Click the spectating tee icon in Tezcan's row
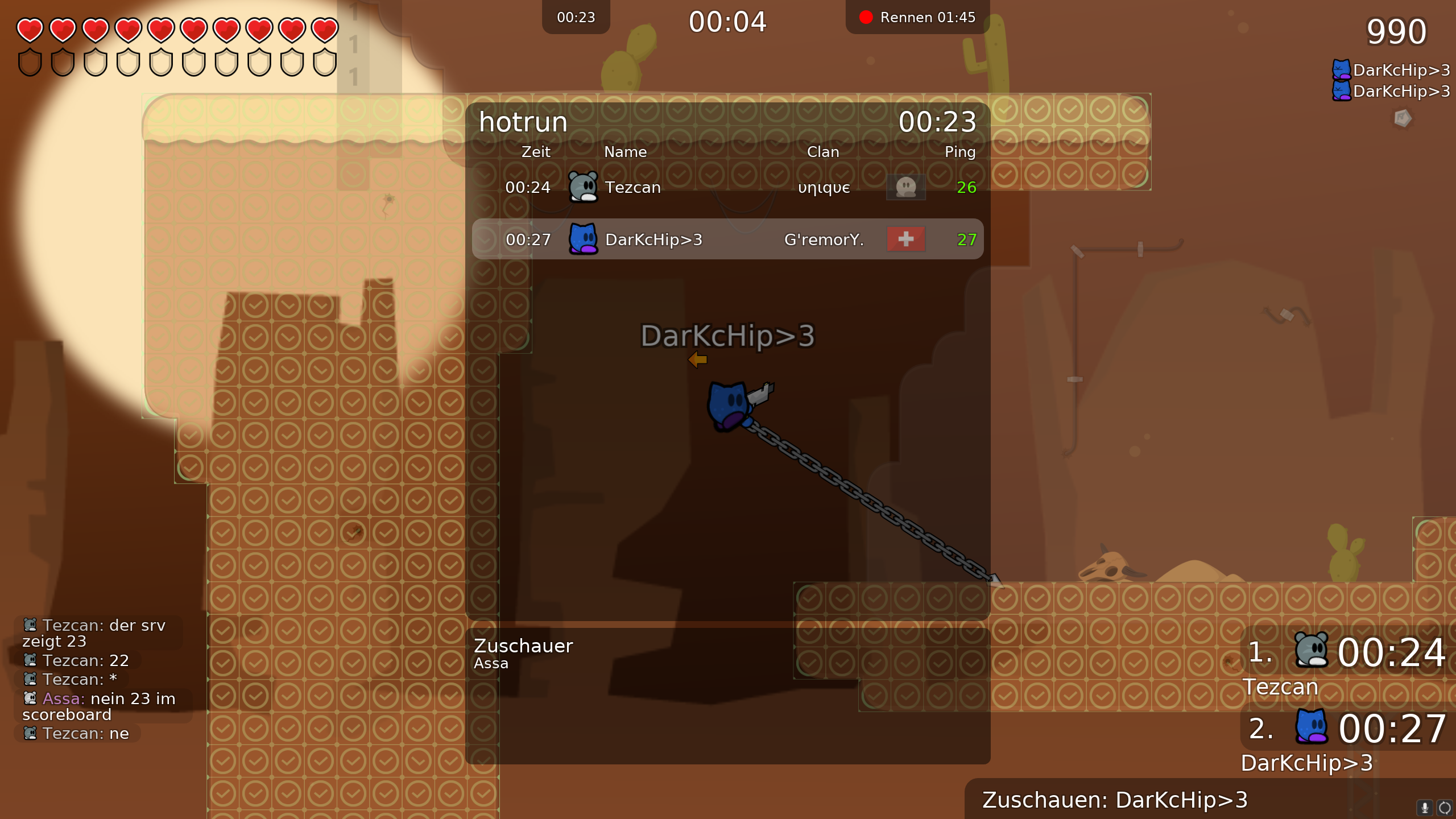Image resolution: width=1456 pixels, height=819 pixels. pyautogui.click(x=905, y=187)
